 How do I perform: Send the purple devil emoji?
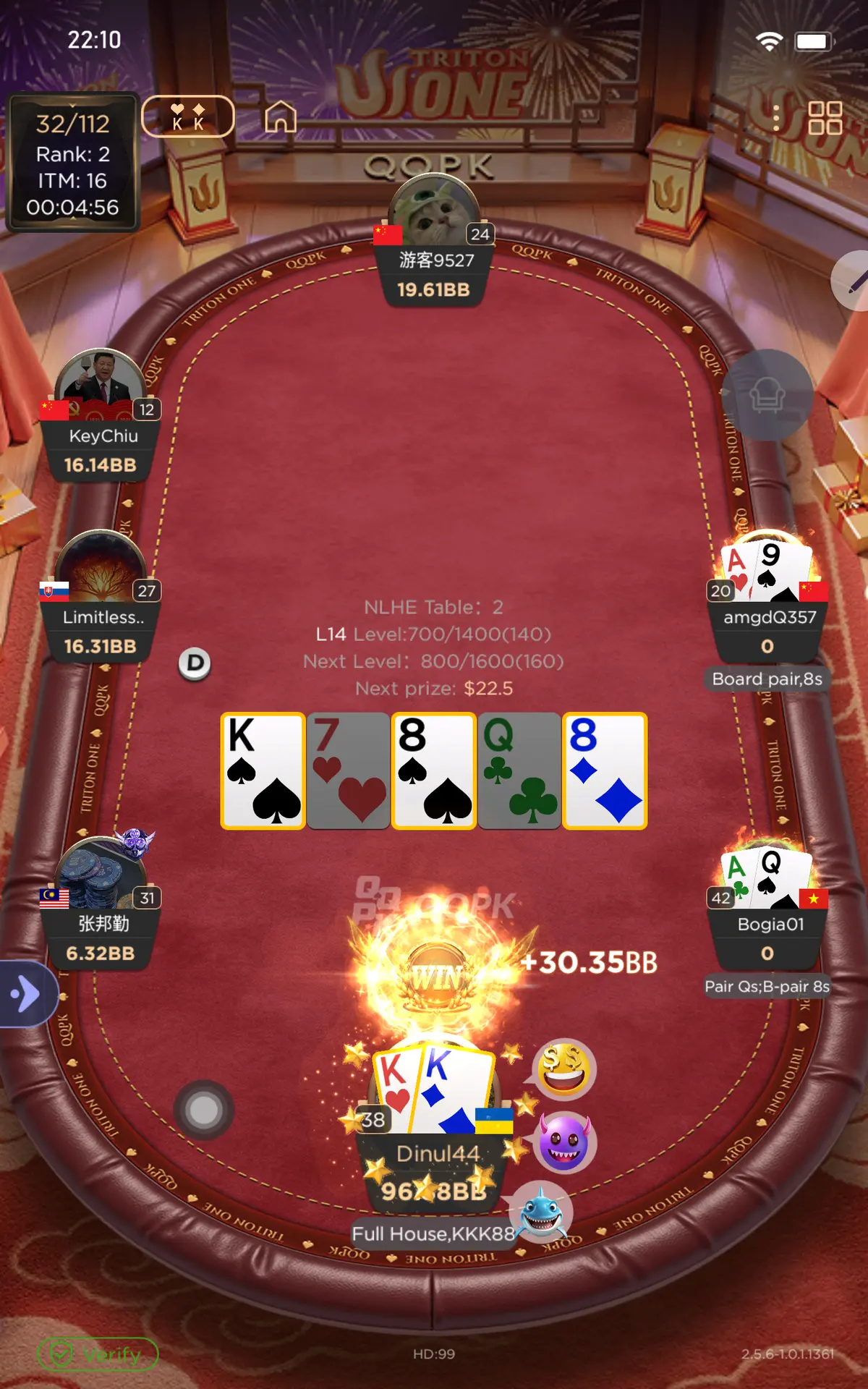564,1143
